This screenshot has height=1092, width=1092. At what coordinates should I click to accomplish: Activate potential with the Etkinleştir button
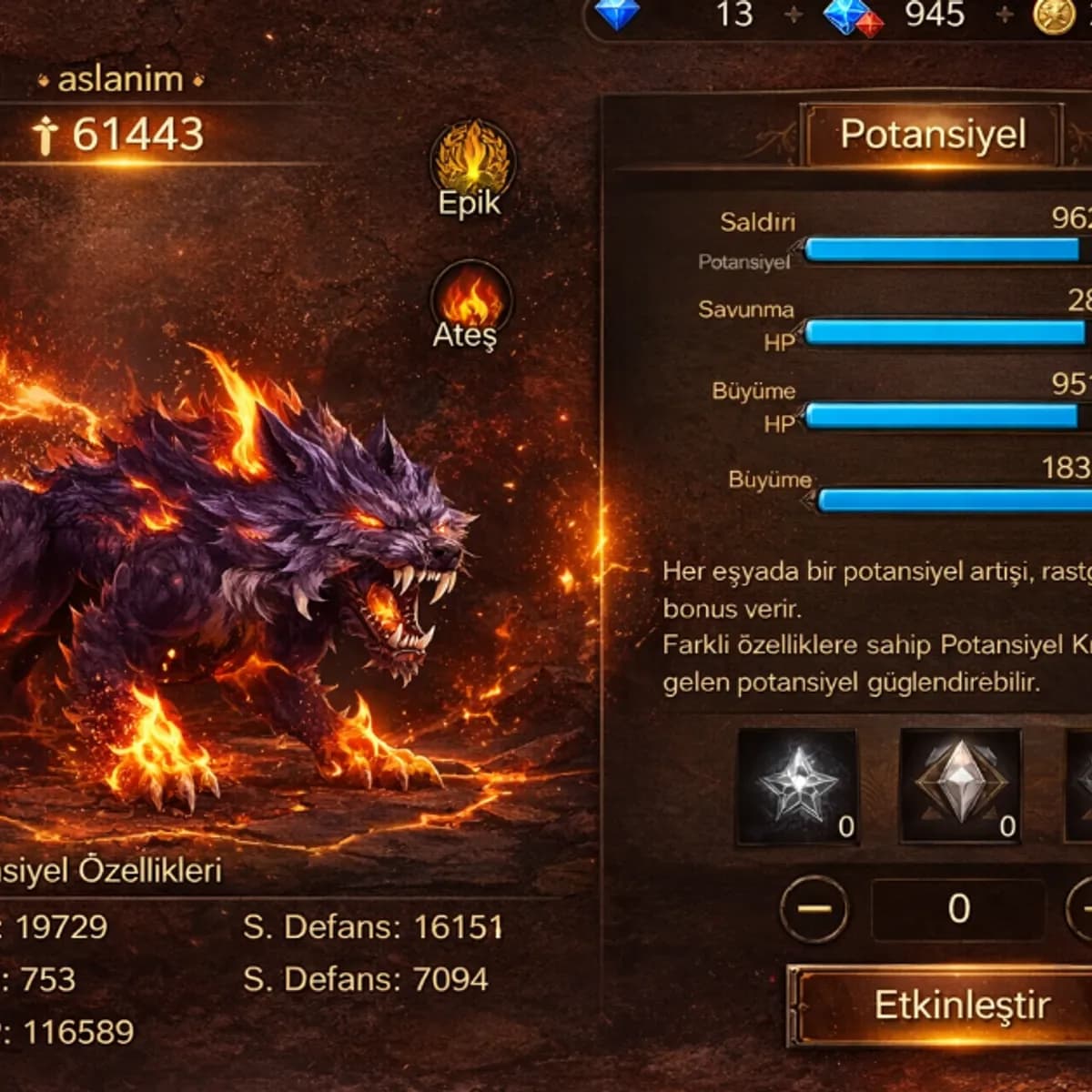click(x=946, y=1006)
